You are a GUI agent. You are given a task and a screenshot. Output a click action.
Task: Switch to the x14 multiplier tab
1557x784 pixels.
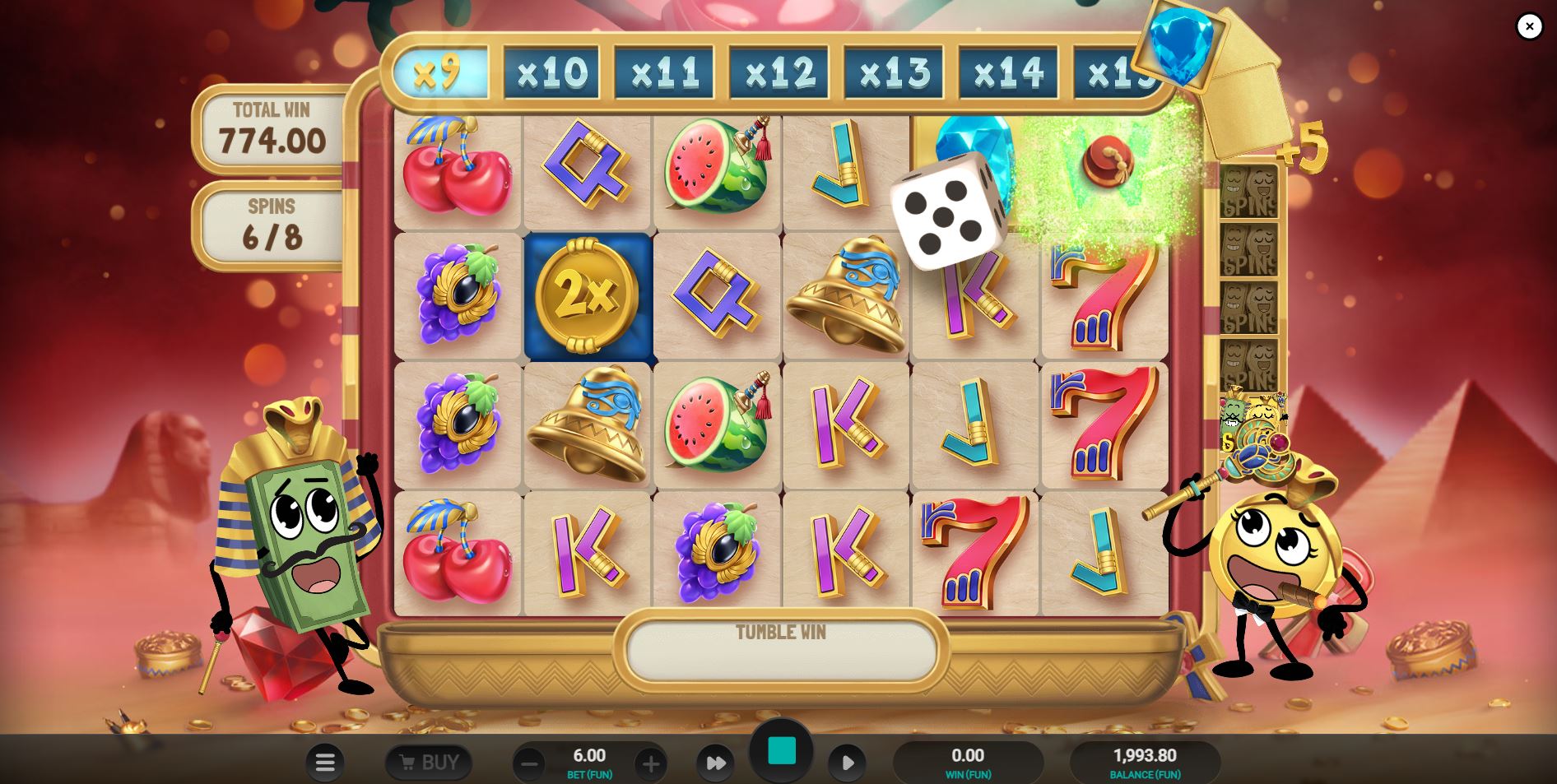(1007, 71)
